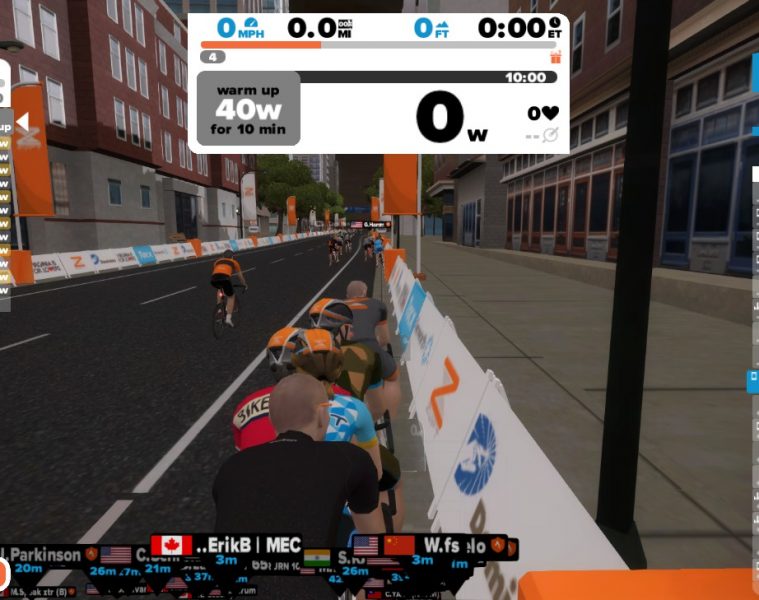
Task: Open the orange gift box icon
Action: coord(556,57)
